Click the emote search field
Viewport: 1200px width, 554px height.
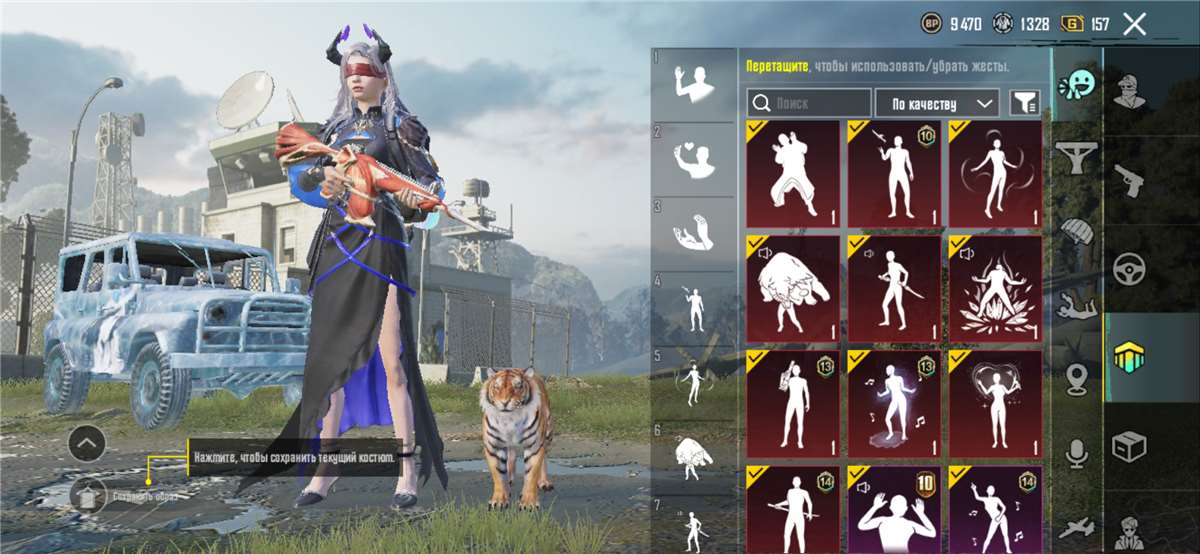810,103
